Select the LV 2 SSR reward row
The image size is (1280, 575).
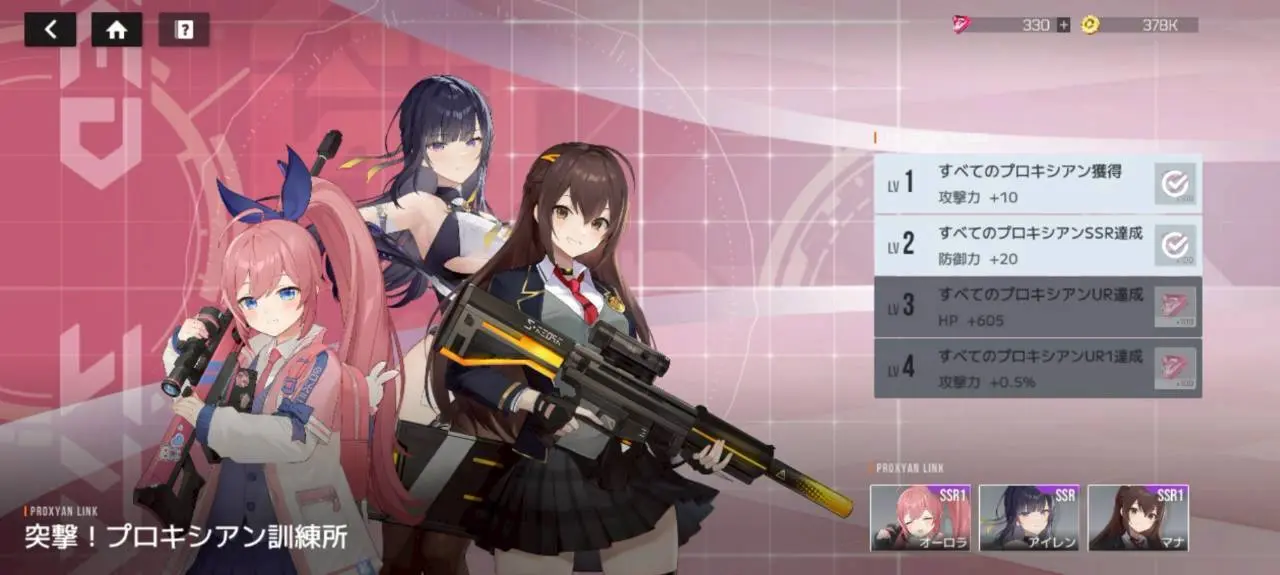1037,244
